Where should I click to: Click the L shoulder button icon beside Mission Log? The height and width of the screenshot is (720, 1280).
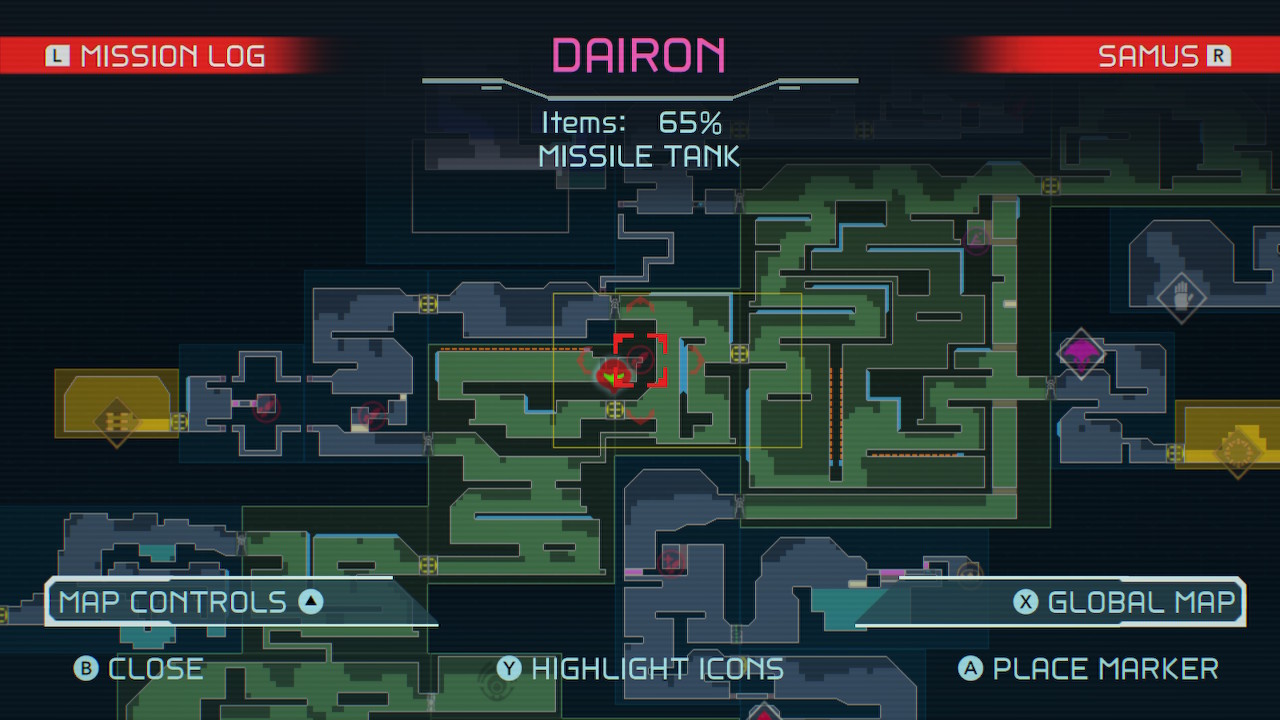click(x=60, y=56)
